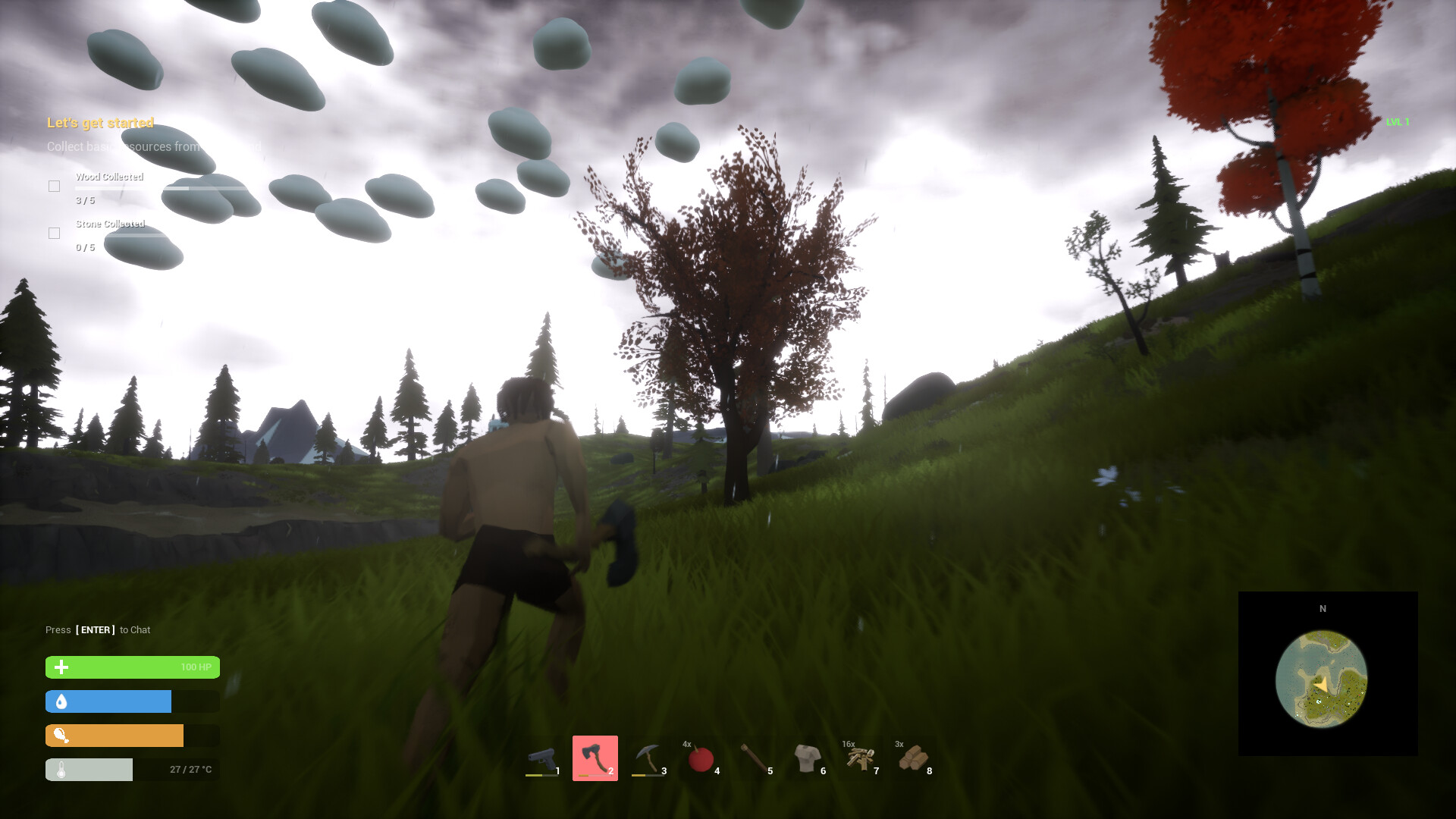
Task: Select the stick in hotbar slot 5
Action: coord(754,758)
